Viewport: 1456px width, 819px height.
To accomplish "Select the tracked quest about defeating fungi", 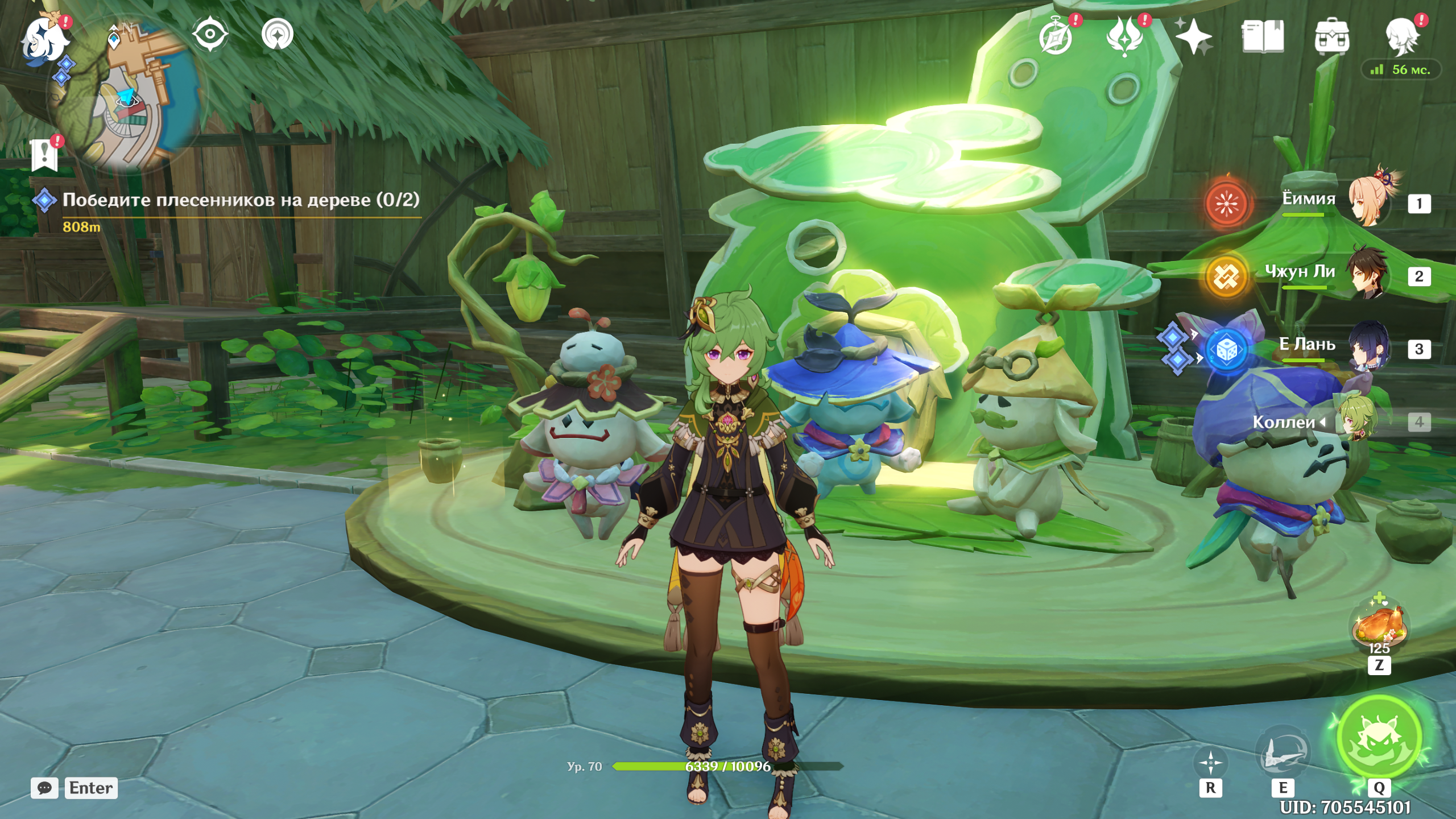I will tap(240, 200).
